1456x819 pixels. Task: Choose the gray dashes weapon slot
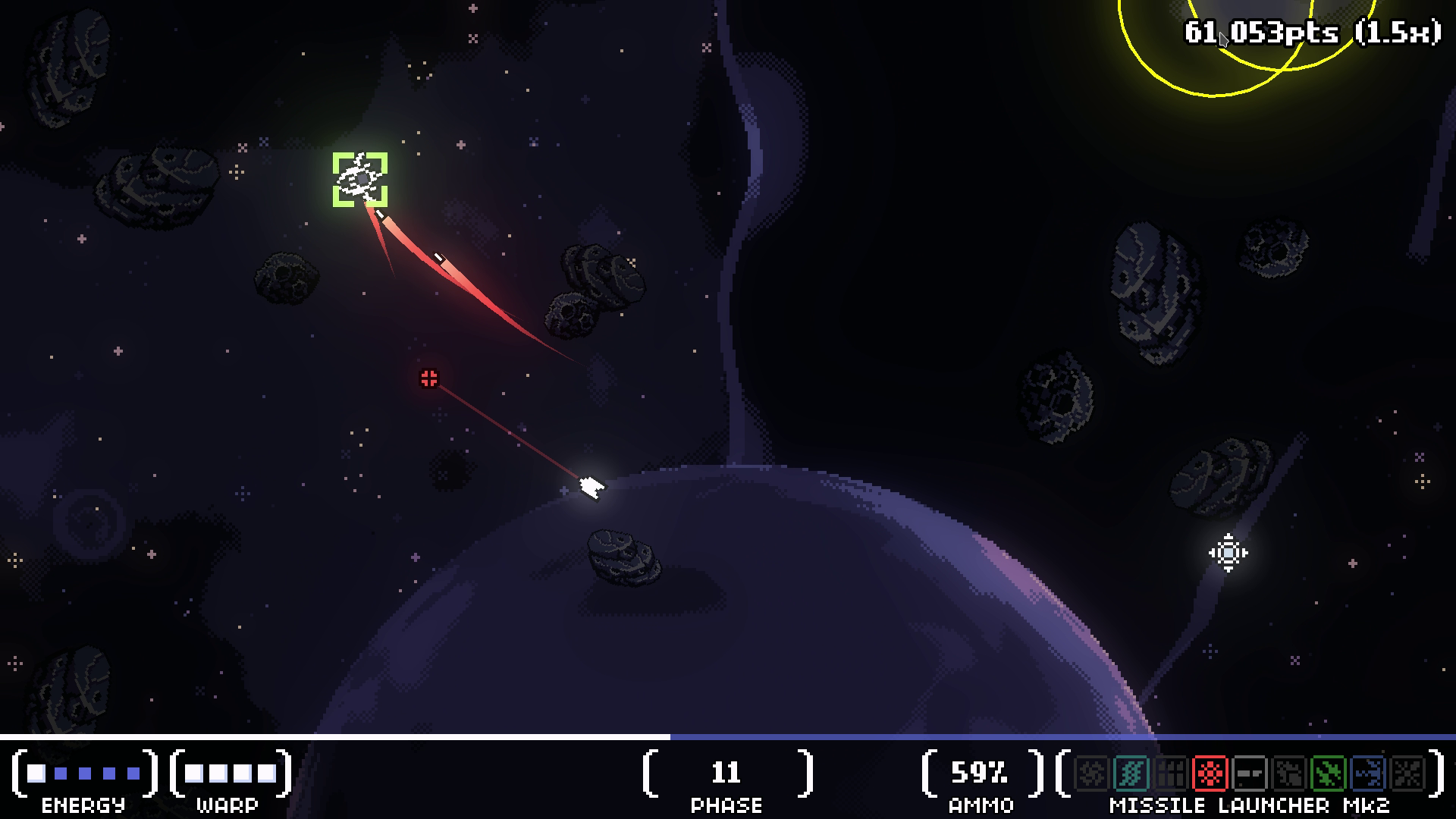(x=1249, y=773)
